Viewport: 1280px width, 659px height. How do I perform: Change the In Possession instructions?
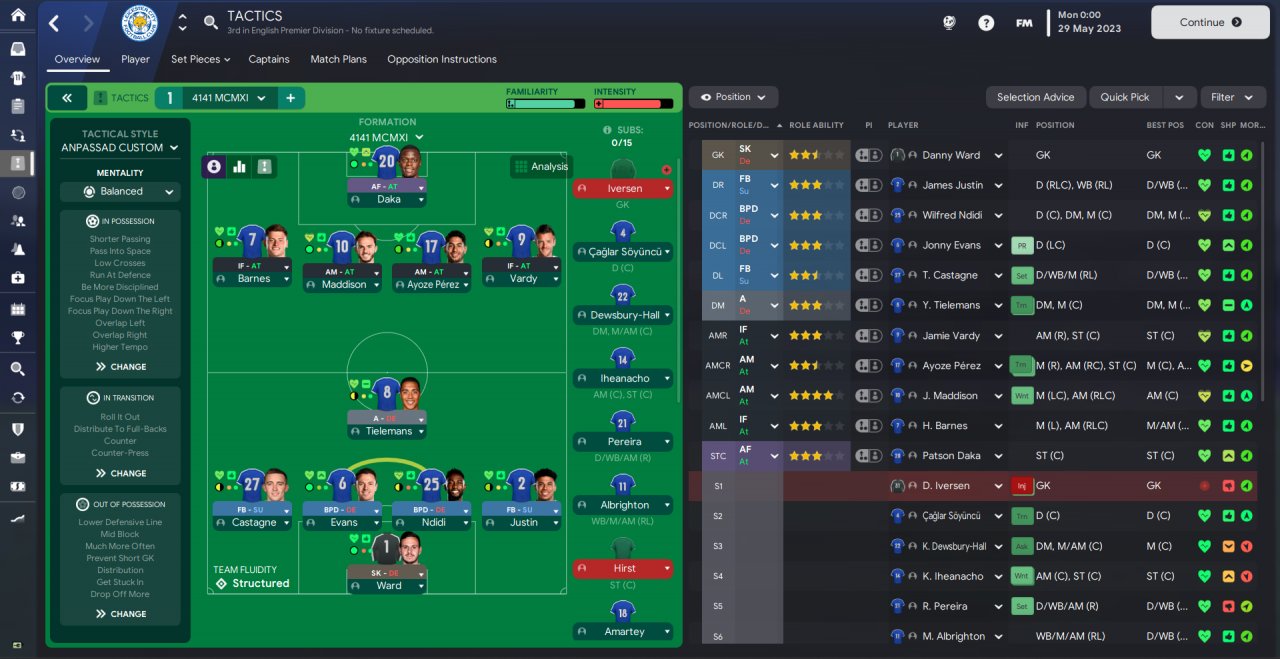(x=121, y=367)
